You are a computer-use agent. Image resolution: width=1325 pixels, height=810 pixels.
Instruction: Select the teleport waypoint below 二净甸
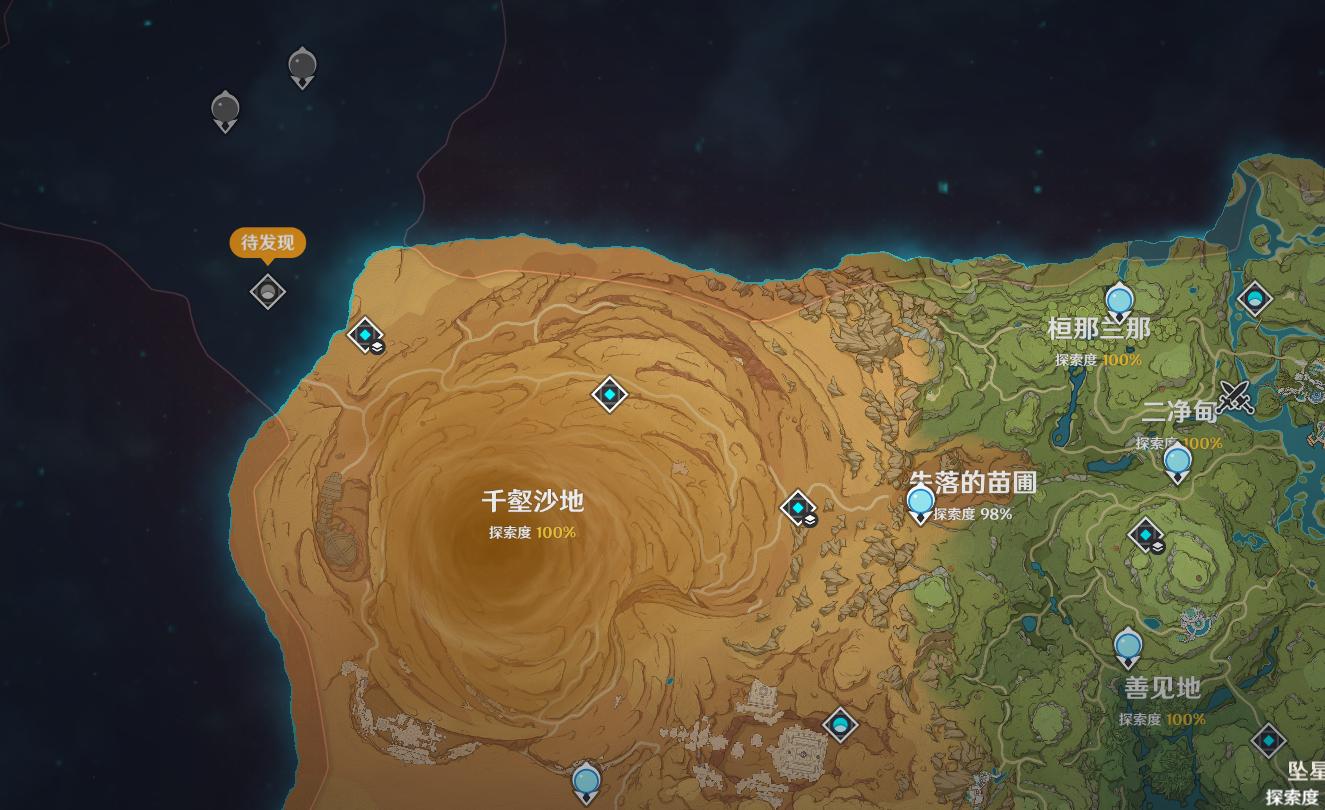pyautogui.click(x=1177, y=461)
